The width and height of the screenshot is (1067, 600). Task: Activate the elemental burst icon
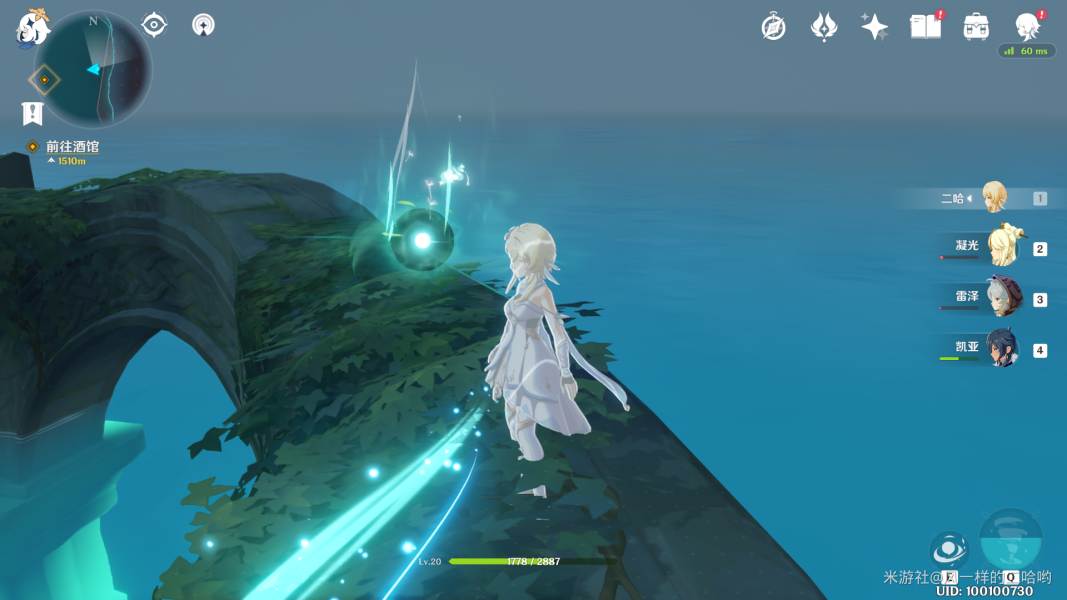1011,540
